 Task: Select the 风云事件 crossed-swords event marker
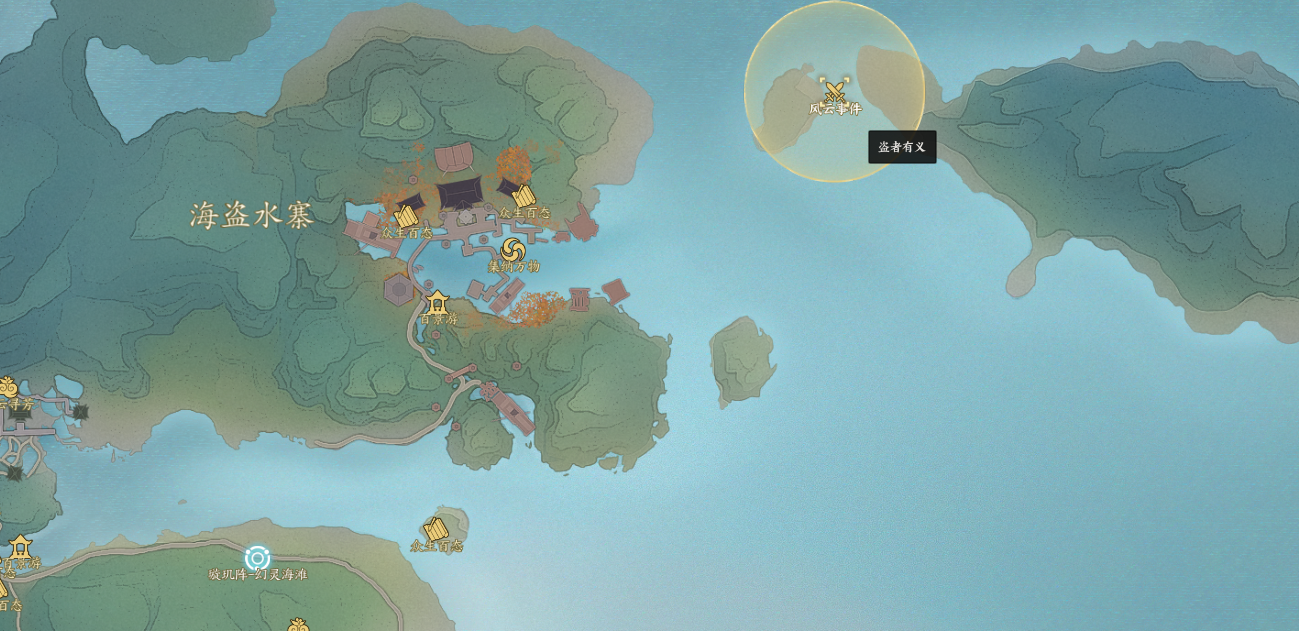(834, 89)
